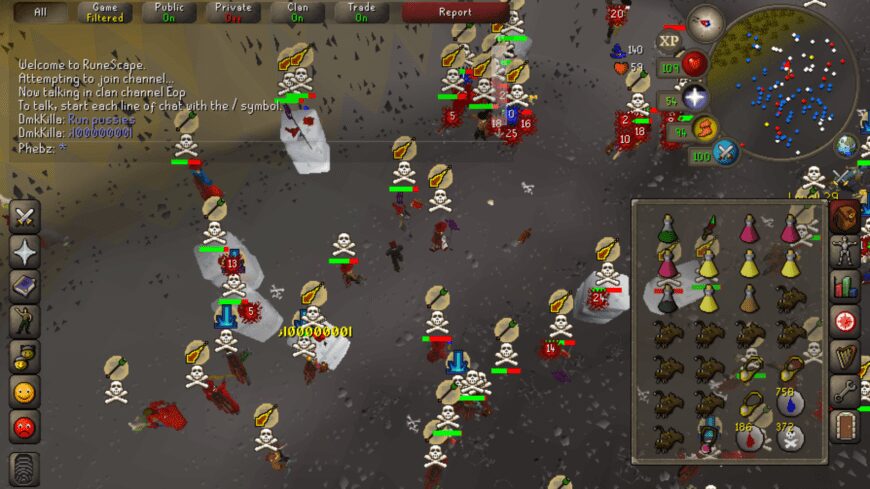The height and width of the screenshot is (489, 870).
Task: Toggle run using the run energy orb
Action: coord(706,128)
